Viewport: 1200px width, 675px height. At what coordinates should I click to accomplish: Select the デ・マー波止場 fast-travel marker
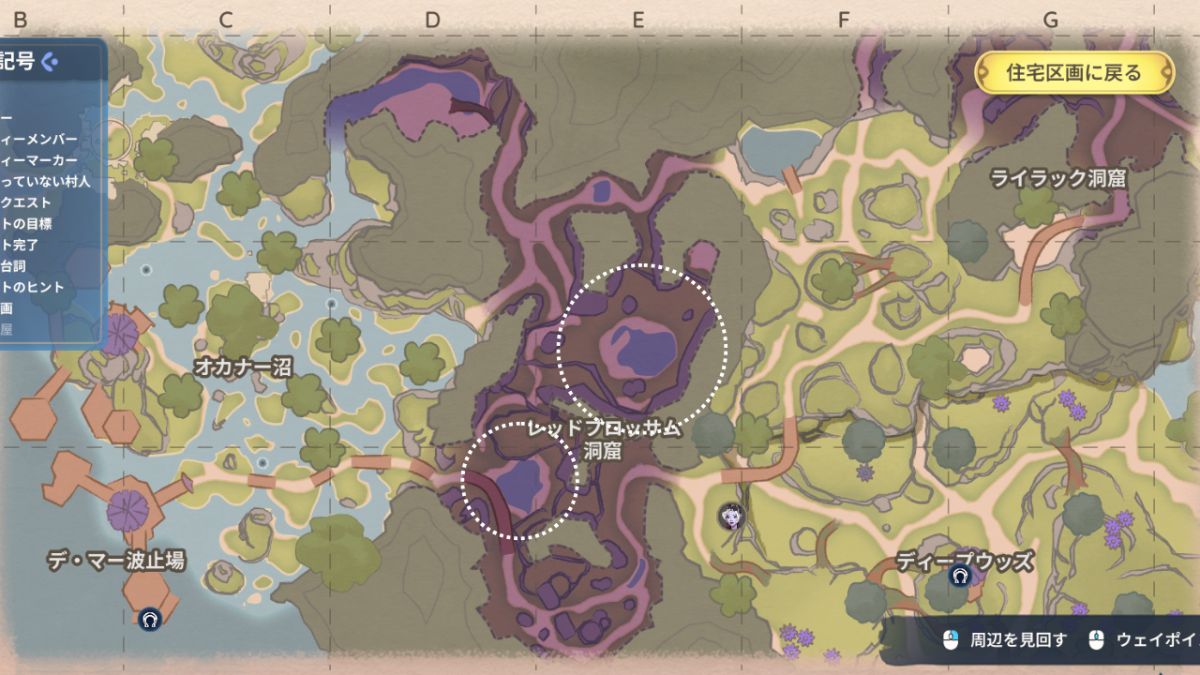pos(150,619)
